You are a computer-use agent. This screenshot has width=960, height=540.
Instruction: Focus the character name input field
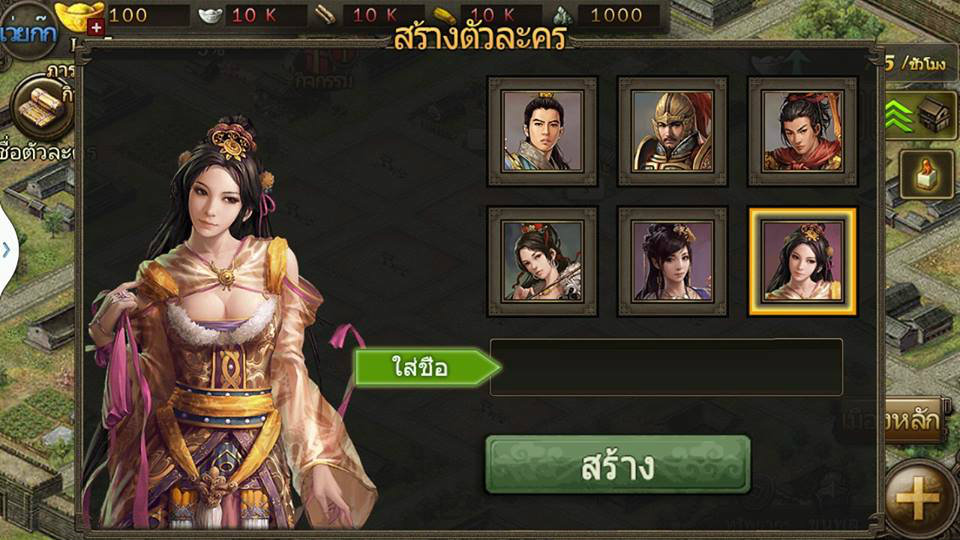(x=666, y=367)
